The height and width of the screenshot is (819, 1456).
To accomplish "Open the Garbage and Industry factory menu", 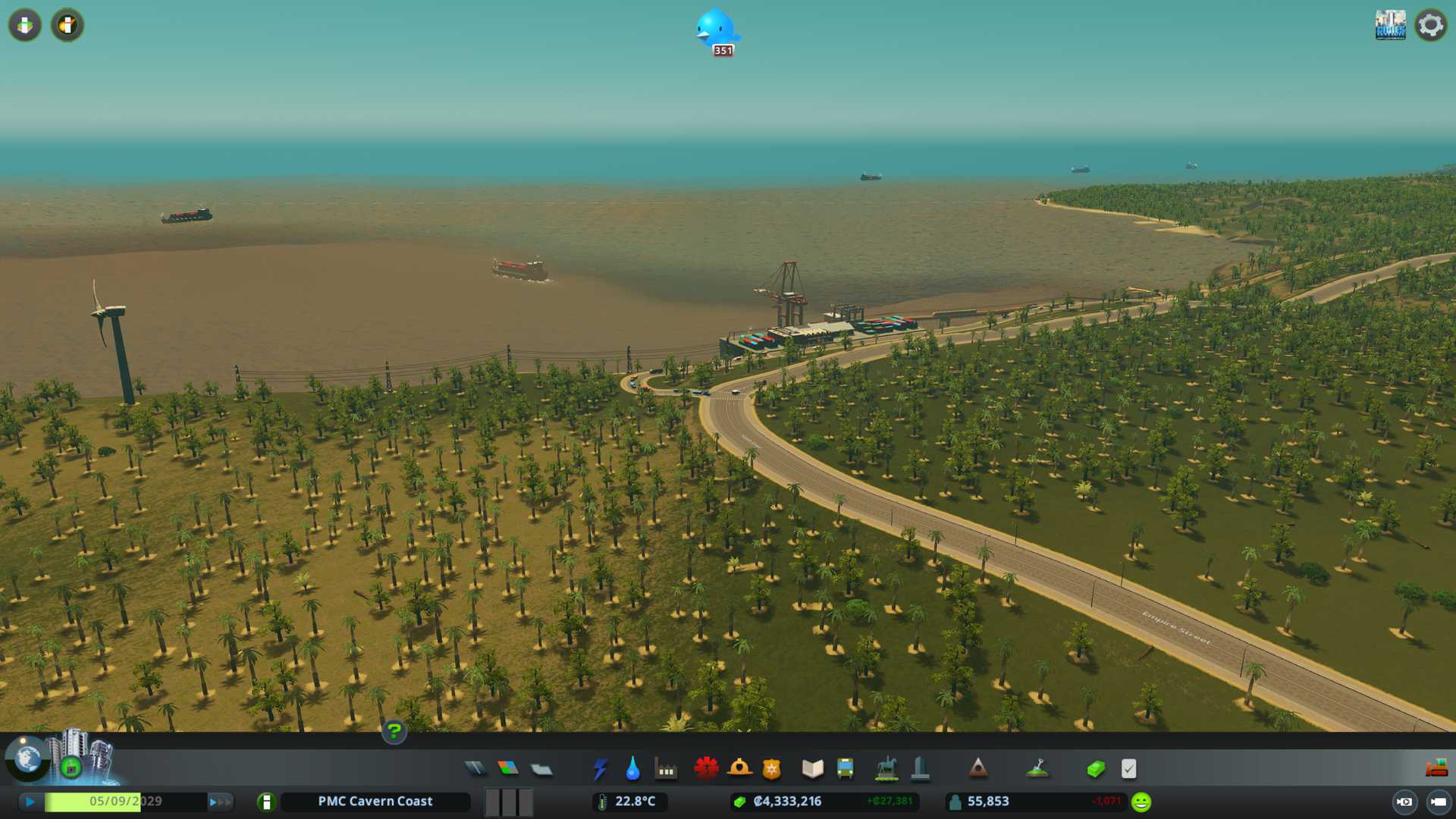I will 666,769.
